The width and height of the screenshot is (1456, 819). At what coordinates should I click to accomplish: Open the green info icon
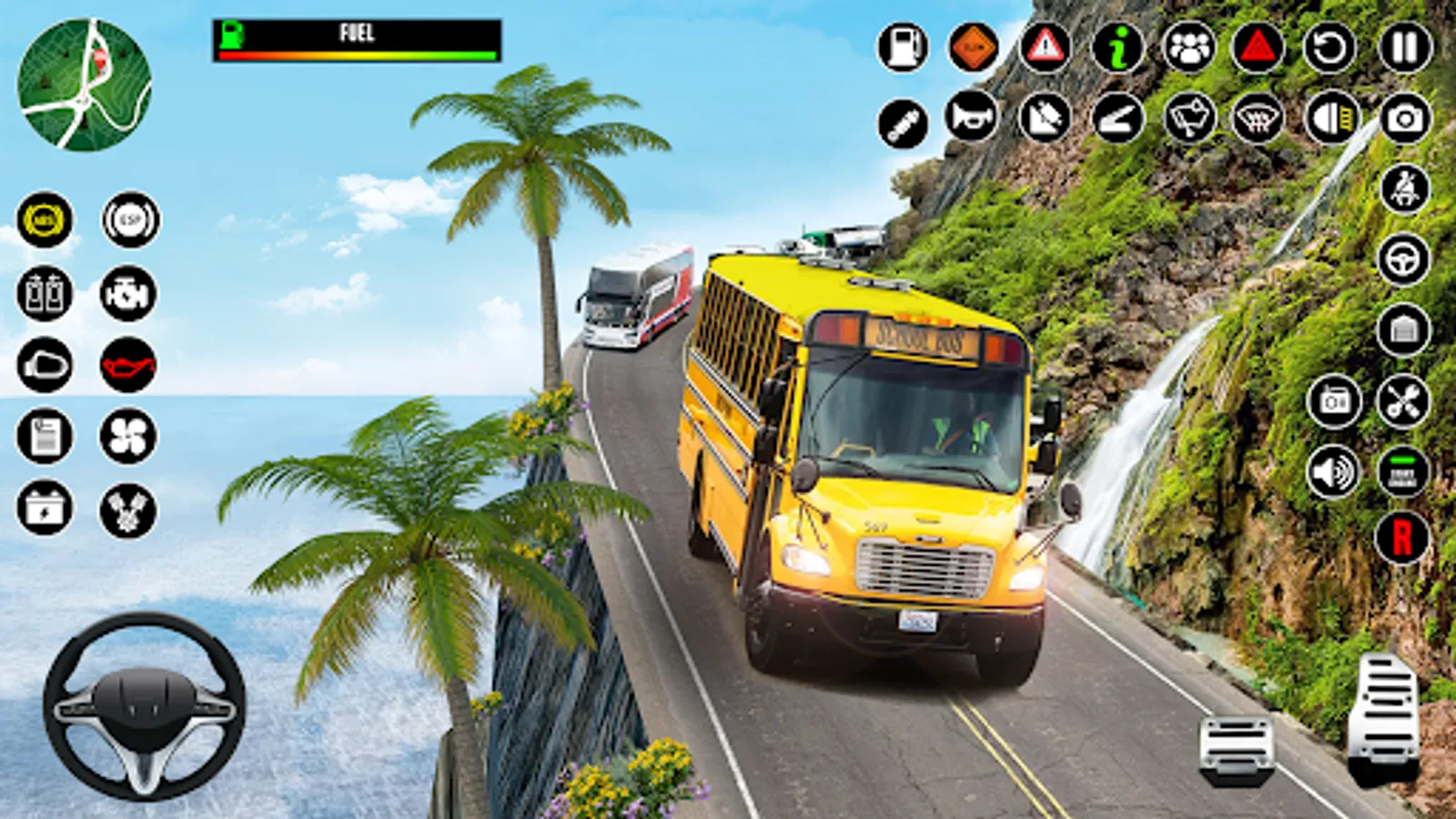coord(1117,47)
